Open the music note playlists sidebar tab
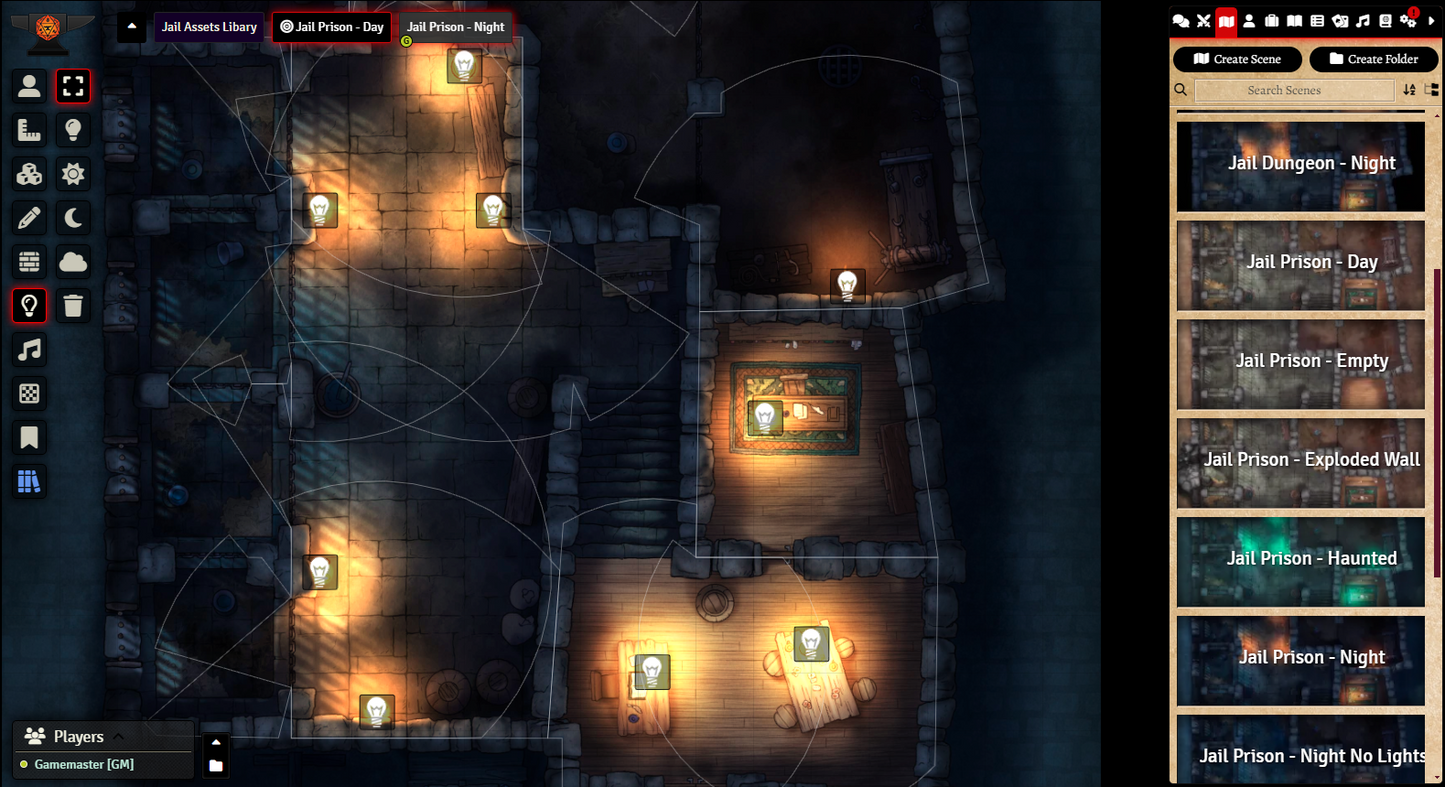The image size is (1445, 787). point(1362,21)
